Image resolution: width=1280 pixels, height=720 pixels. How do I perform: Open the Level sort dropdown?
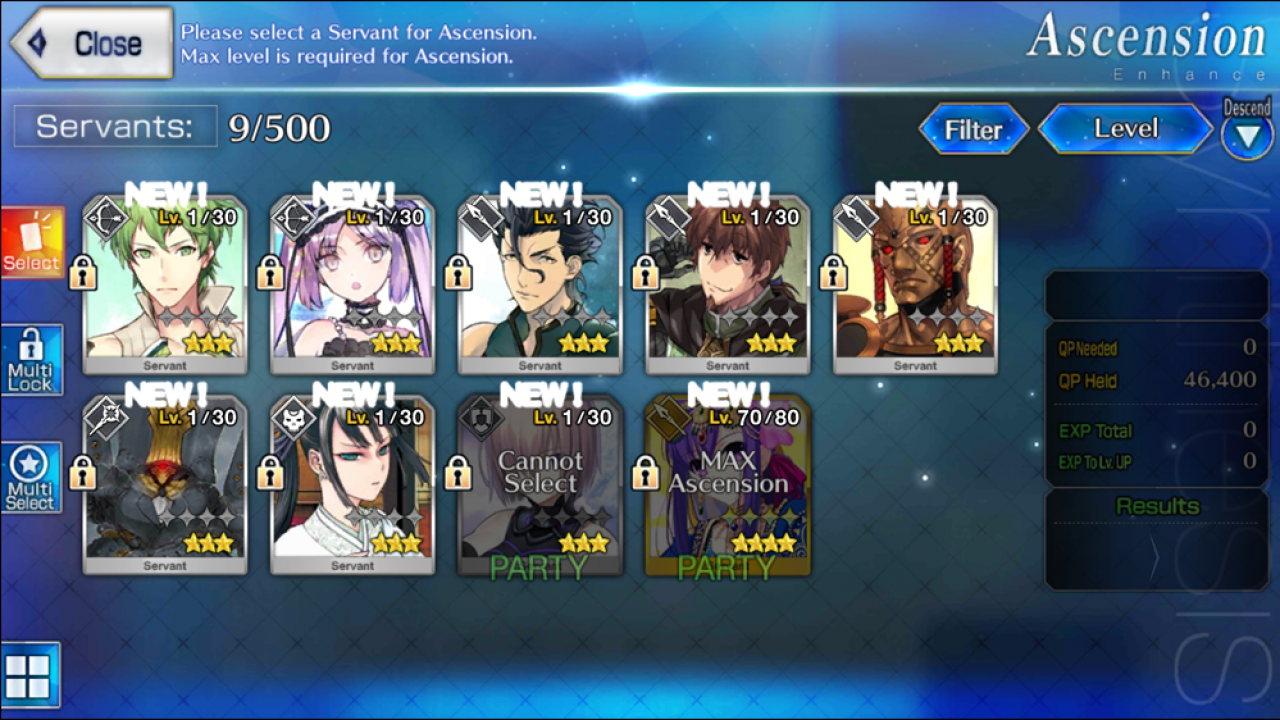click(x=1124, y=128)
